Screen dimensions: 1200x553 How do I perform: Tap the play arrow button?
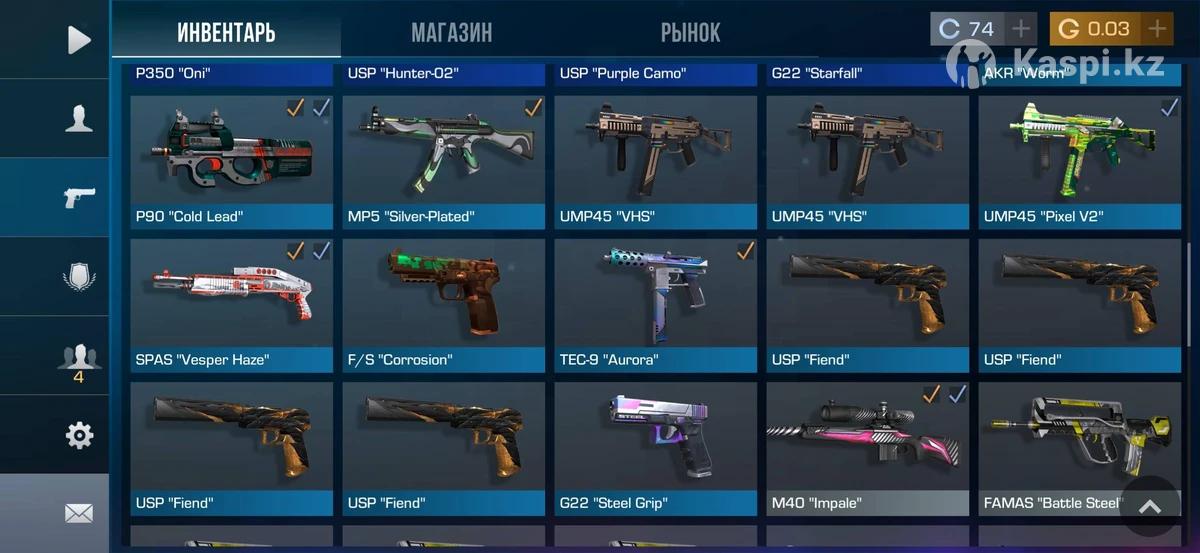(78, 40)
